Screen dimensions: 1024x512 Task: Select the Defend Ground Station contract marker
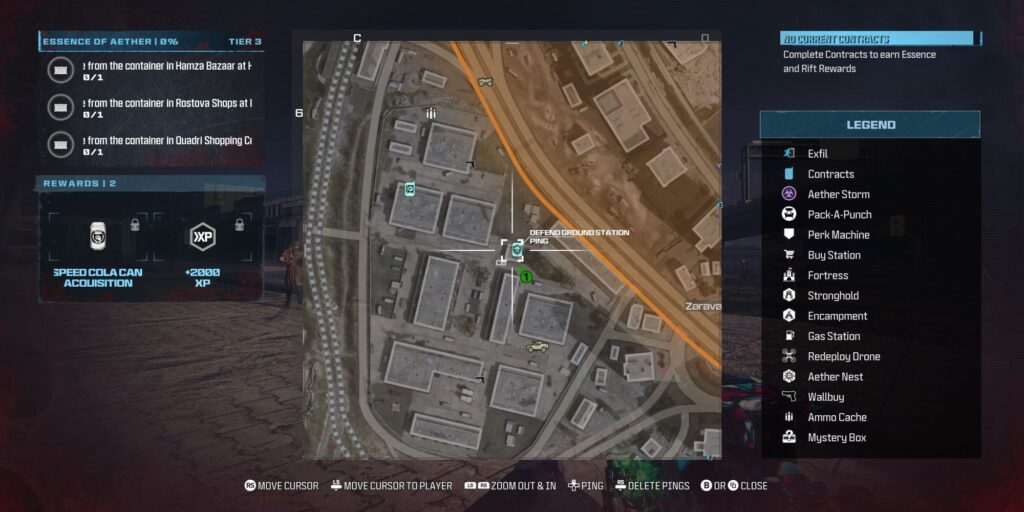(x=517, y=250)
